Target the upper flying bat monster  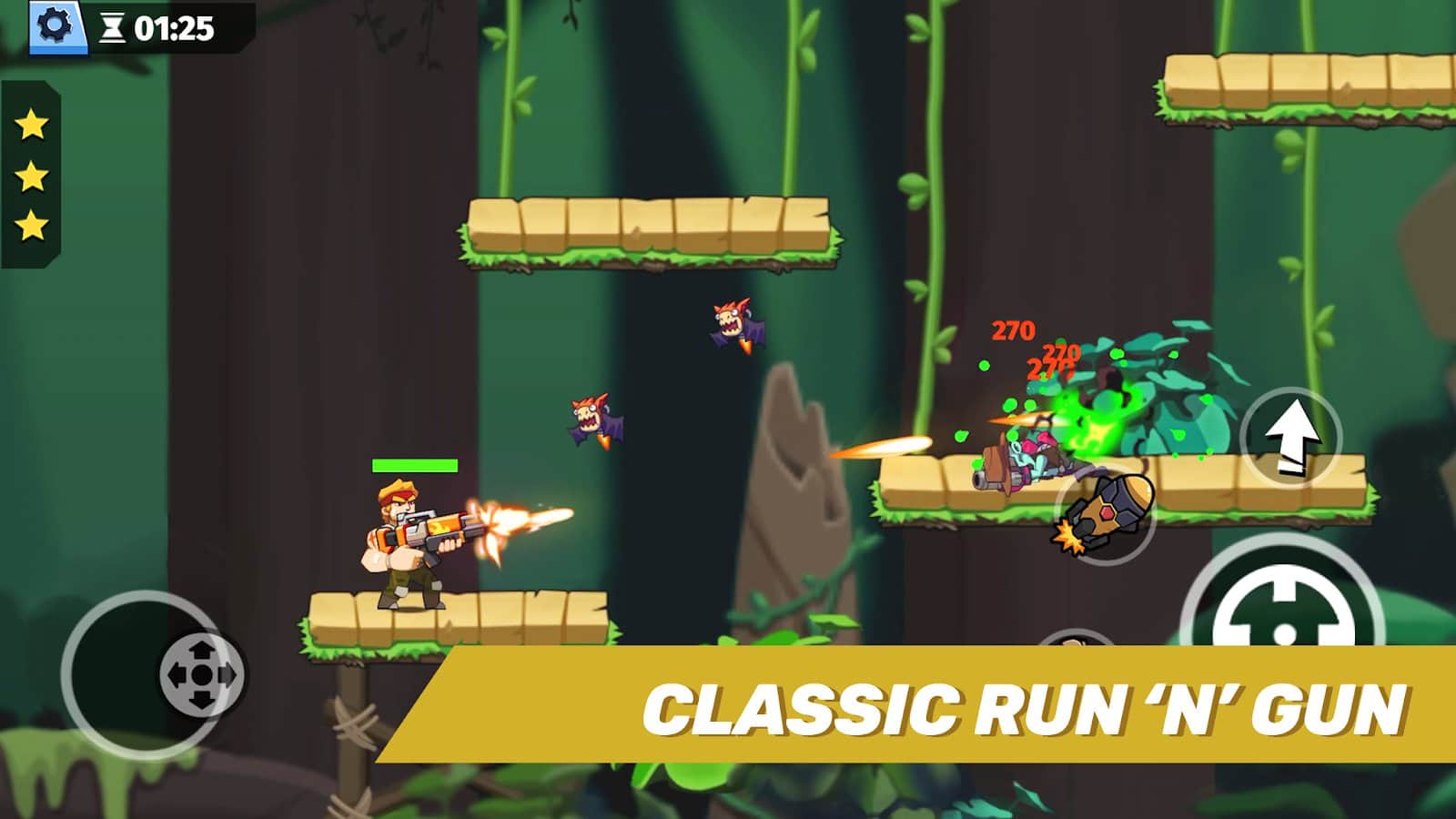coord(733,323)
